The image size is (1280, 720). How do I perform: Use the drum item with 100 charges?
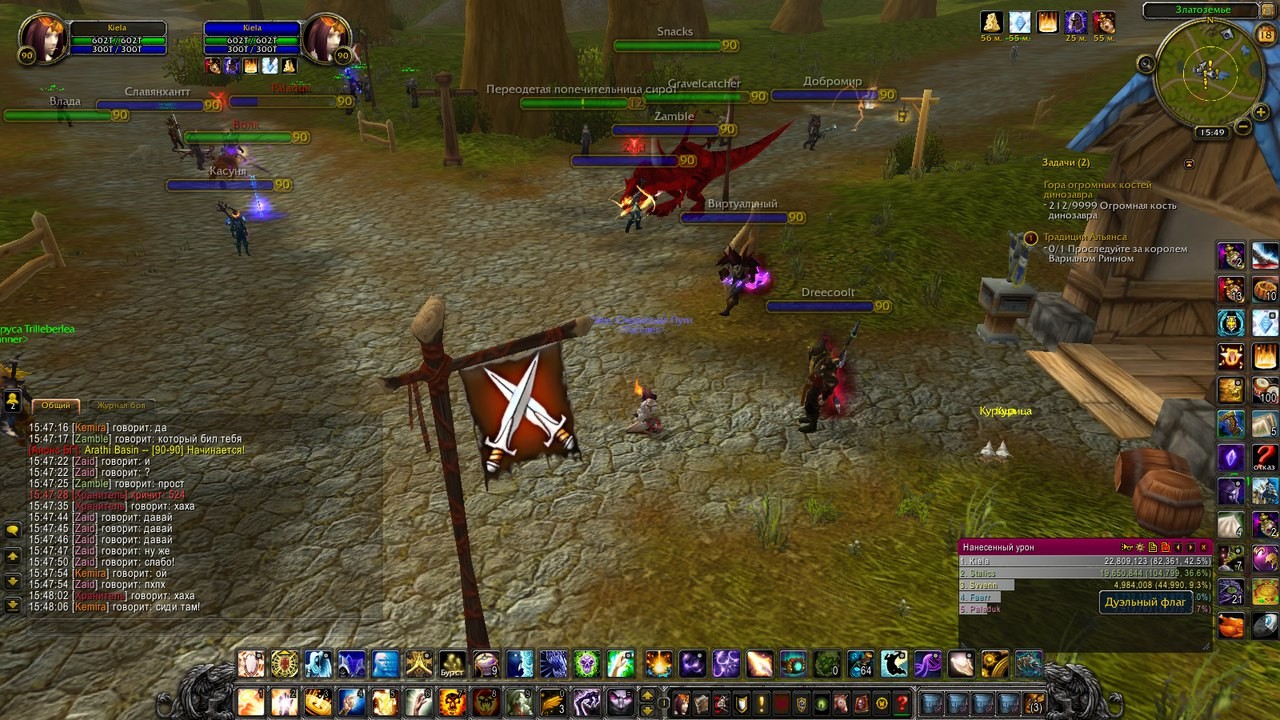[1265, 390]
